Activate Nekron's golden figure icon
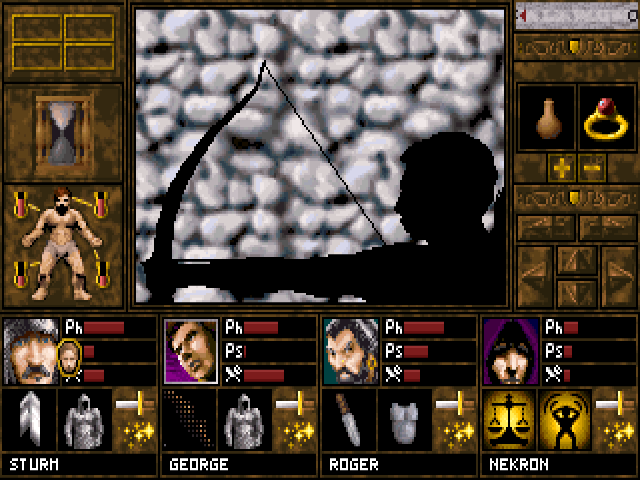640x480 pixels. pos(562,418)
